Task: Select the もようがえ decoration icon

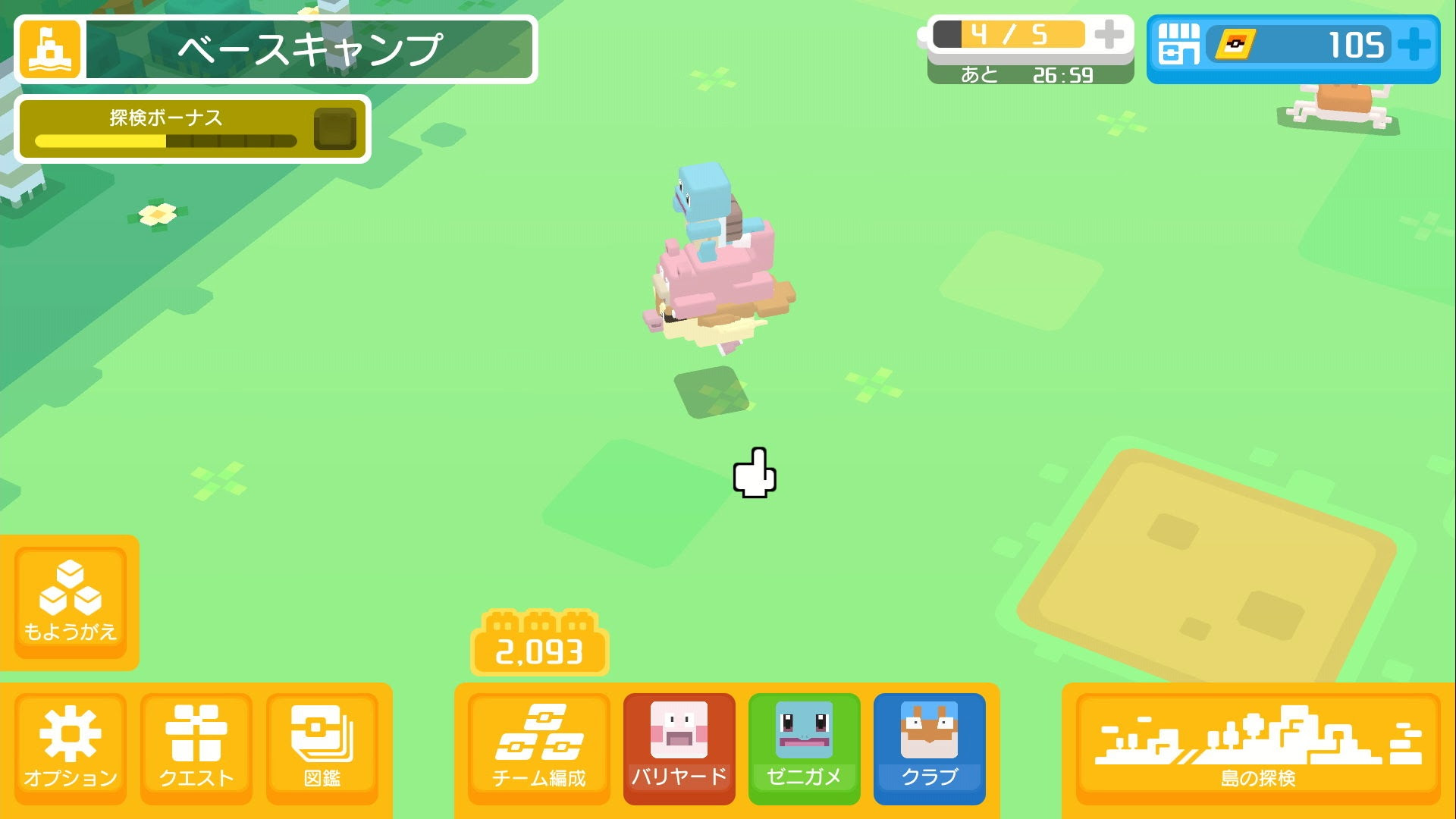Action: point(71,601)
